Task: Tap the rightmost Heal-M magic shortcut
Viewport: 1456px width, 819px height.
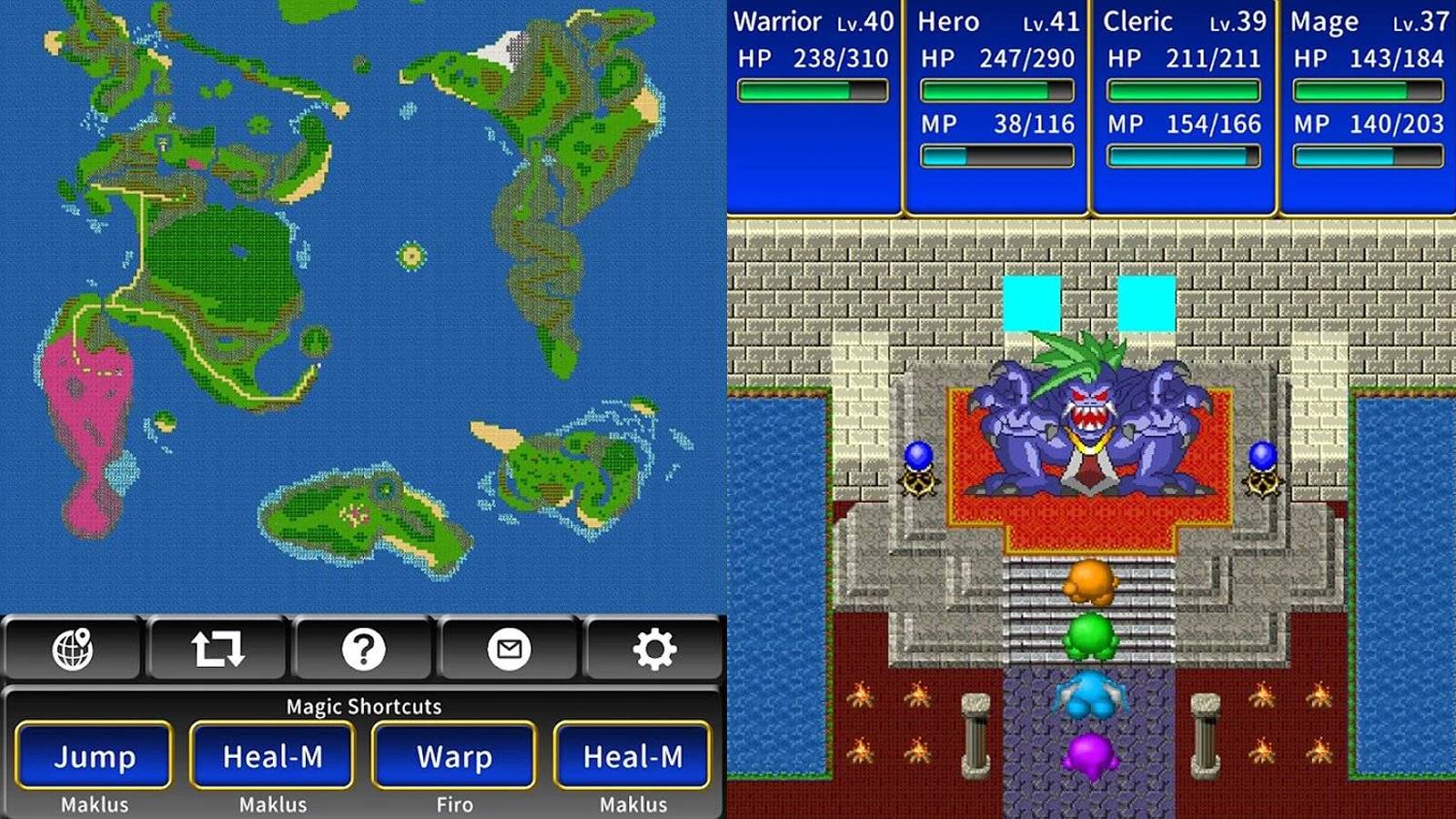Action: (x=632, y=756)
